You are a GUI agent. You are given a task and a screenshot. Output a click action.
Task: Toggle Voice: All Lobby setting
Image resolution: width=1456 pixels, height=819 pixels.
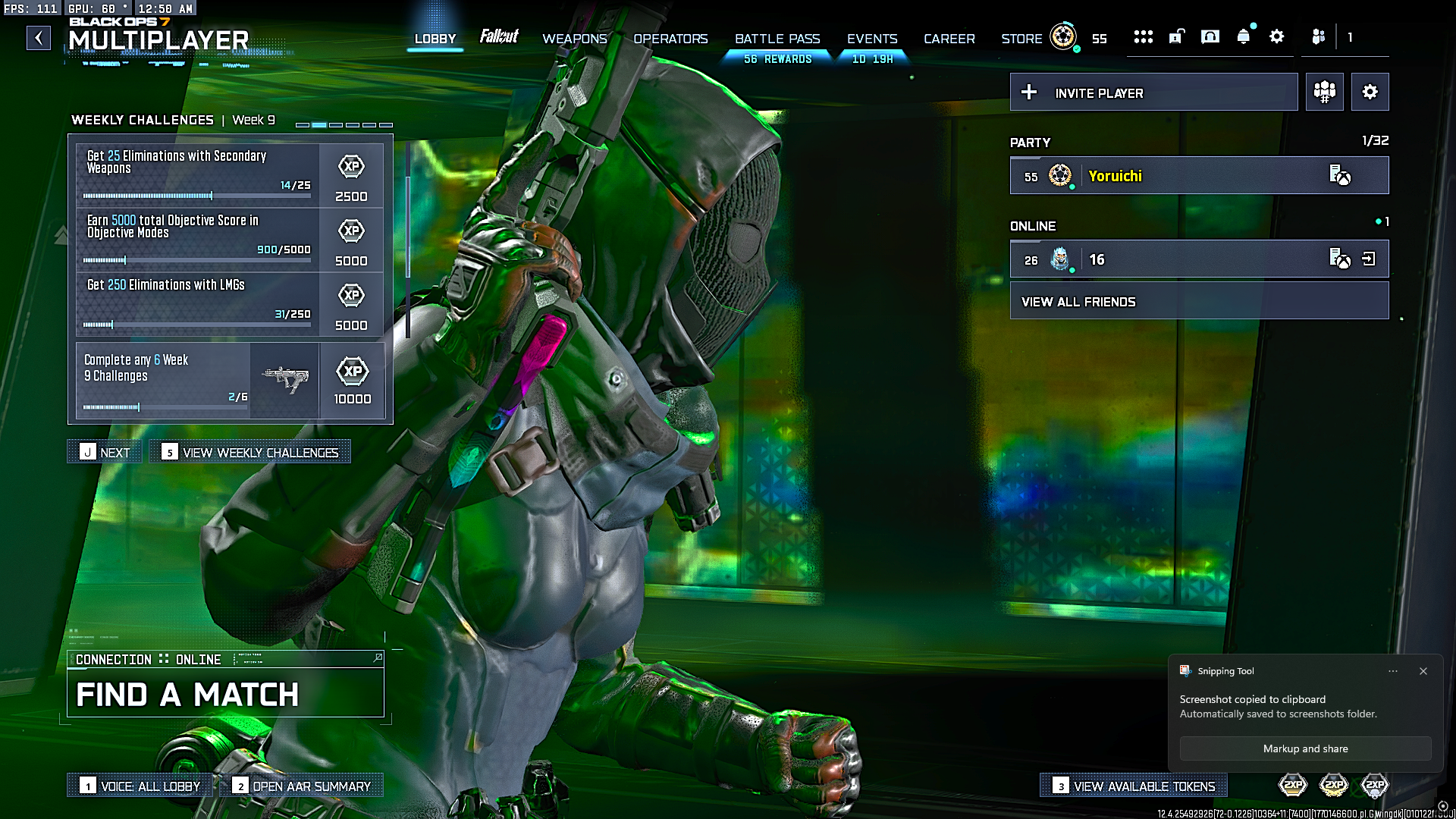pyautogui.click(x=142, y=786)
